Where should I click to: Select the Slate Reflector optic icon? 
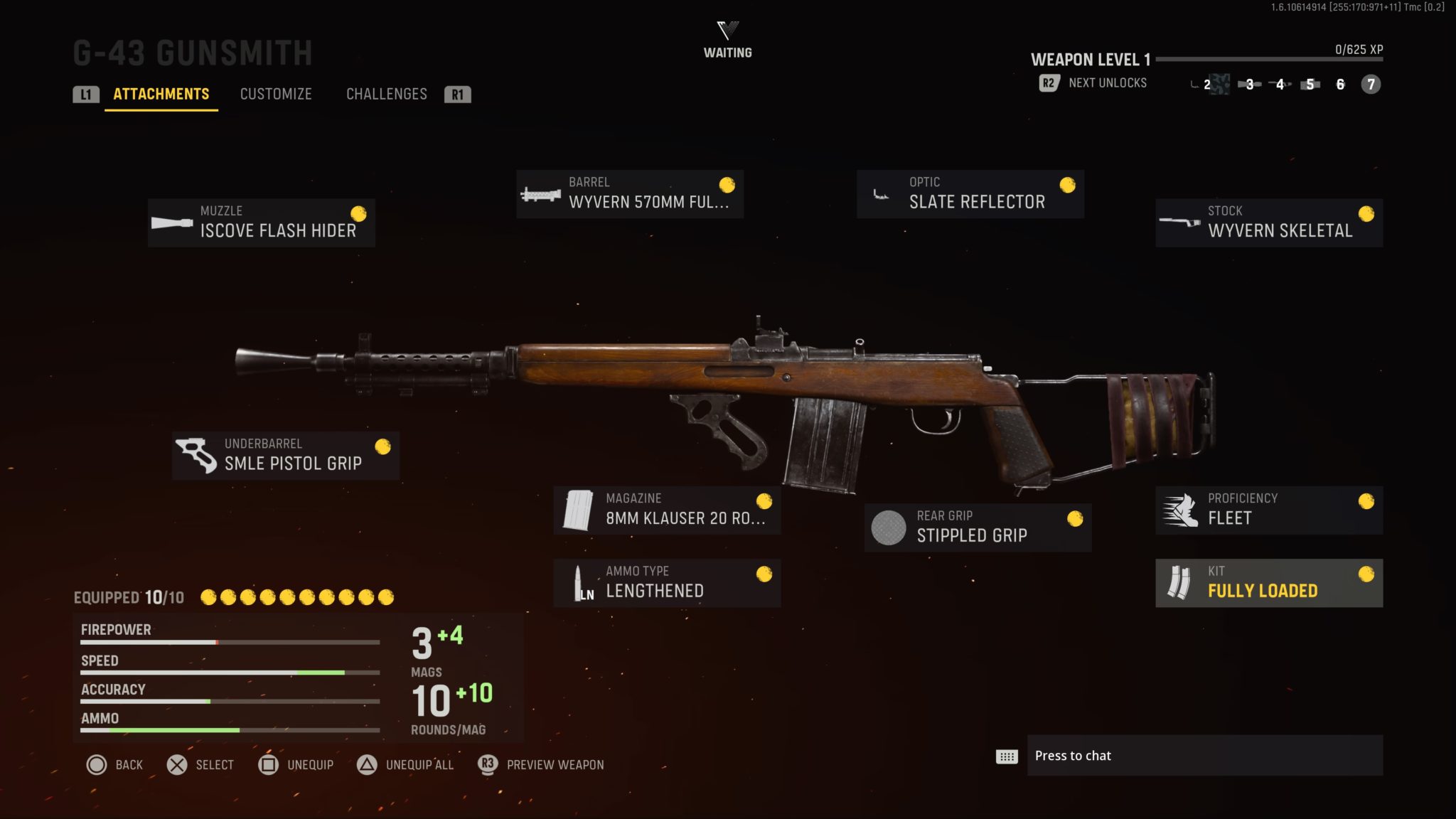tap(879, 193)
